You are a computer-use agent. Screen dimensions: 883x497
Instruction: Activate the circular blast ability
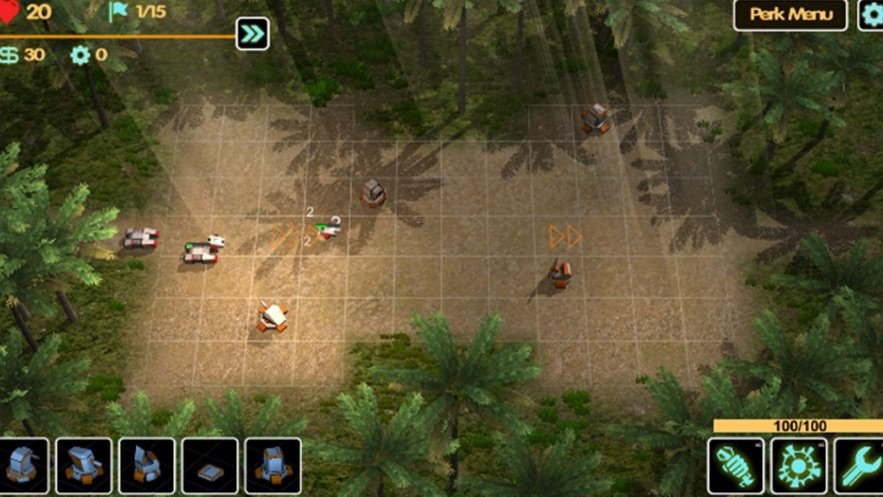[798, 466]
